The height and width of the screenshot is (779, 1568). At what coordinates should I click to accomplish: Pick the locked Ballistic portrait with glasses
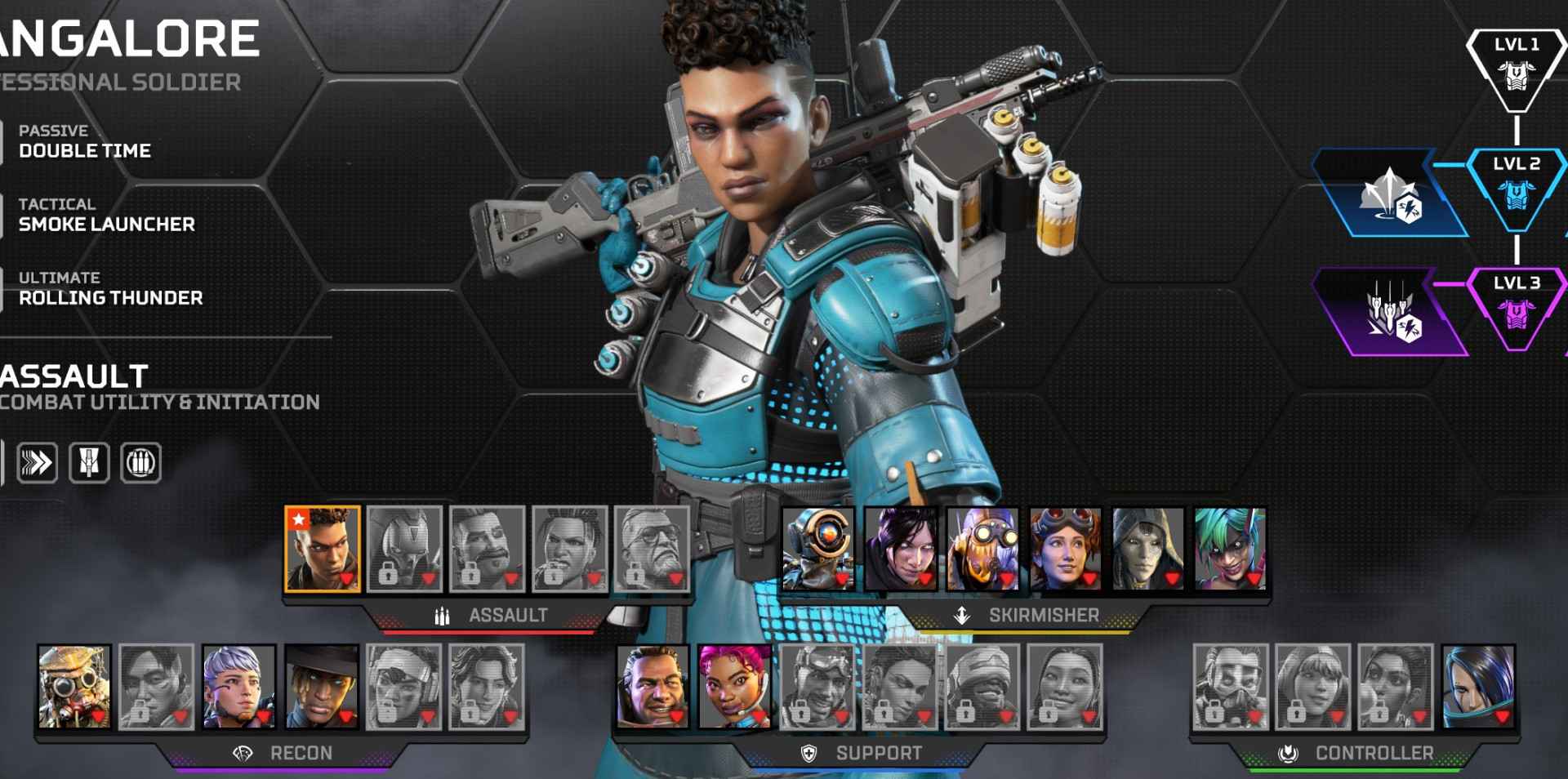651,548
